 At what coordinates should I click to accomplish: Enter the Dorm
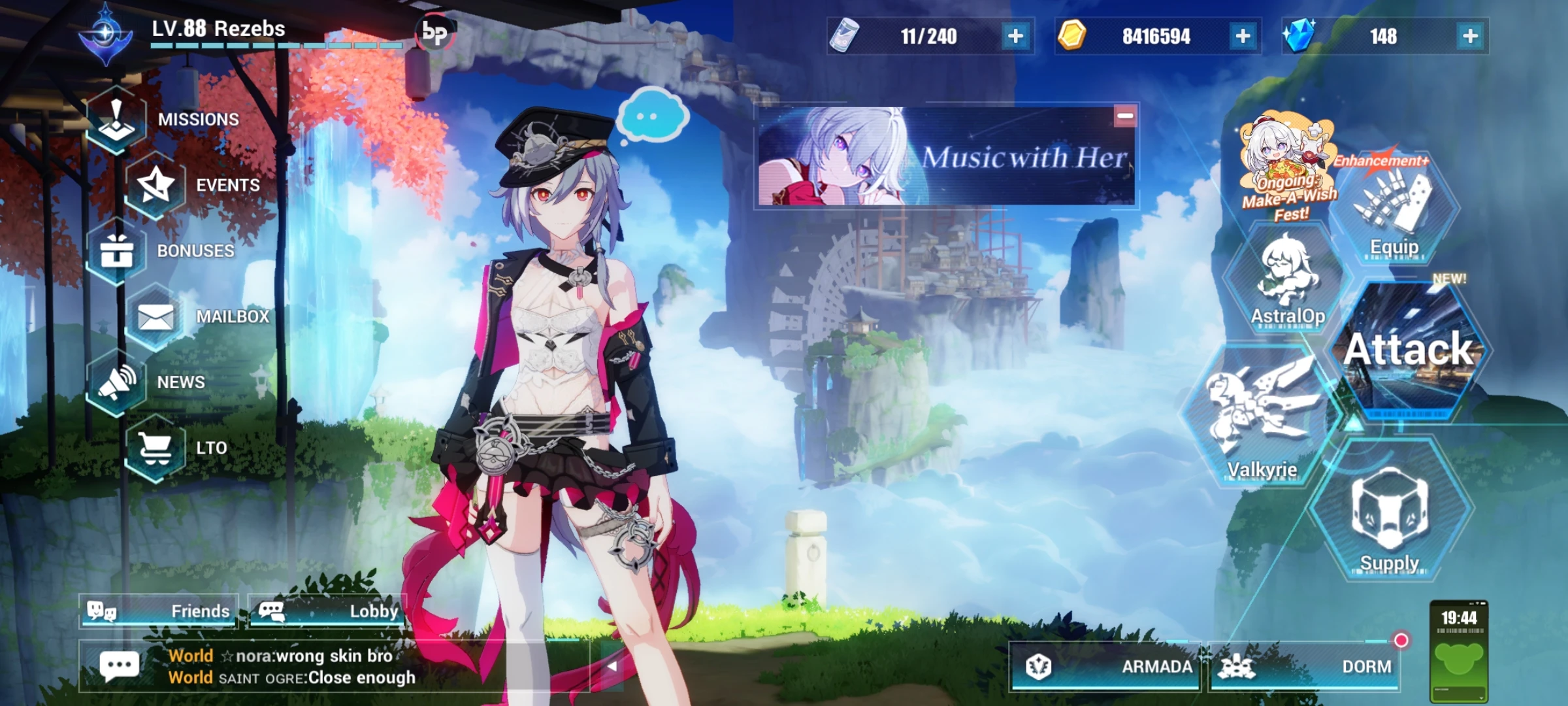(1365, 668)
